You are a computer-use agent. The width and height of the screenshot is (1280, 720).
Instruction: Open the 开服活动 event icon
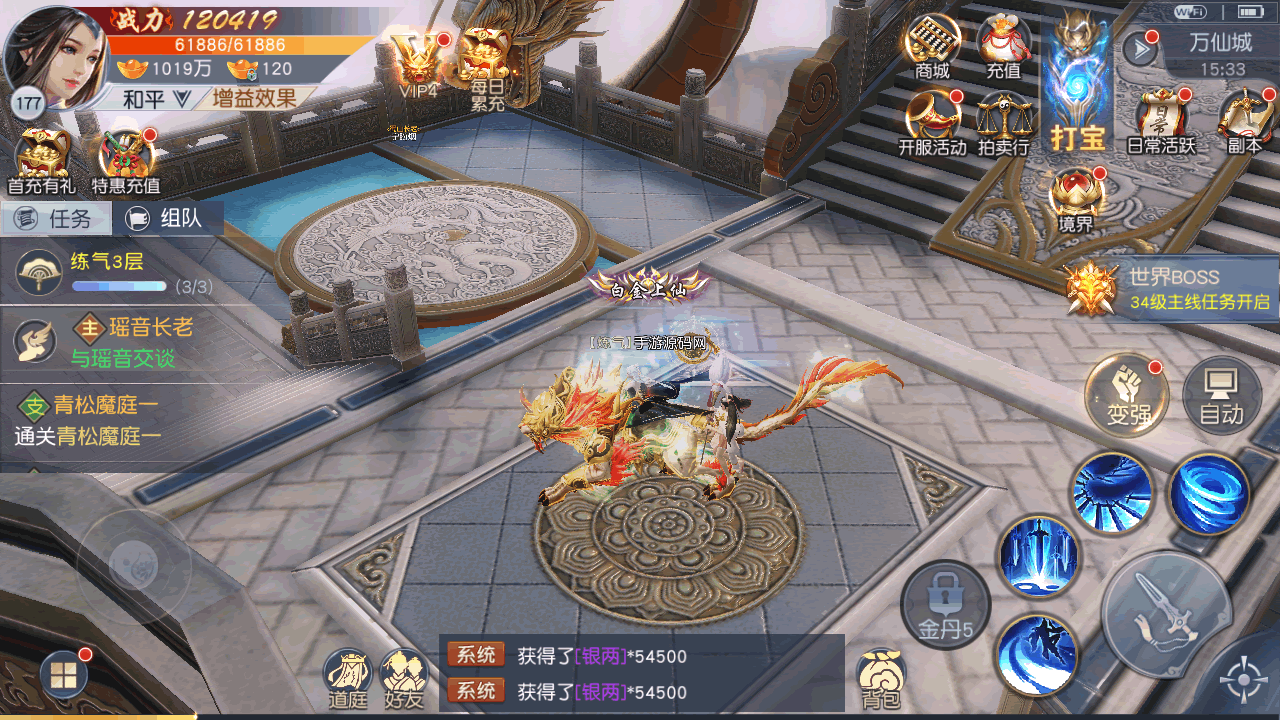932,120
